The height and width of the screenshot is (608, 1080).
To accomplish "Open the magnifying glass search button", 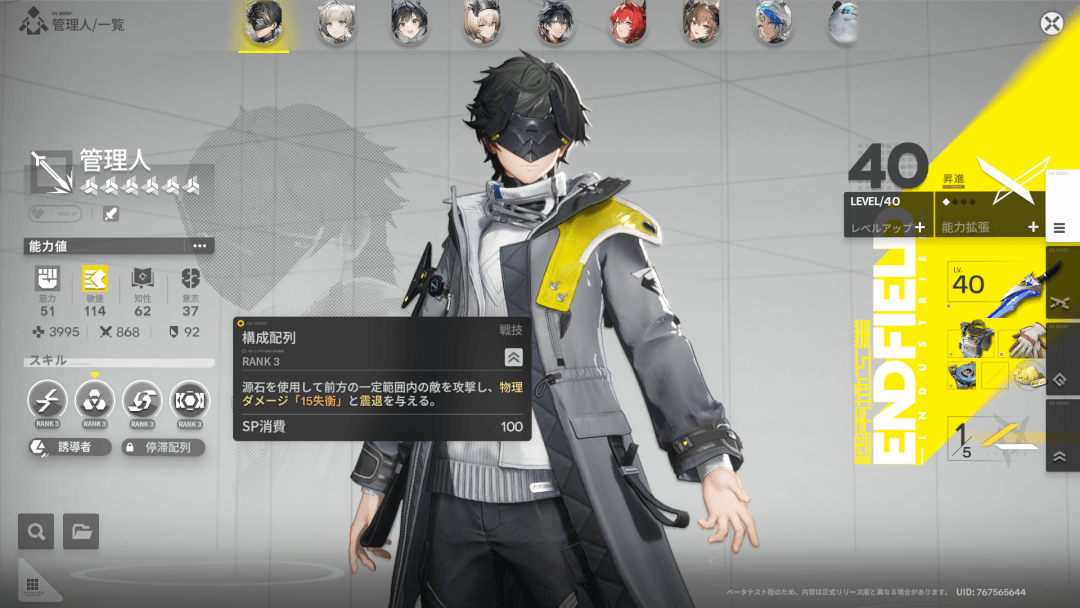I will click(x=36, y=531).
